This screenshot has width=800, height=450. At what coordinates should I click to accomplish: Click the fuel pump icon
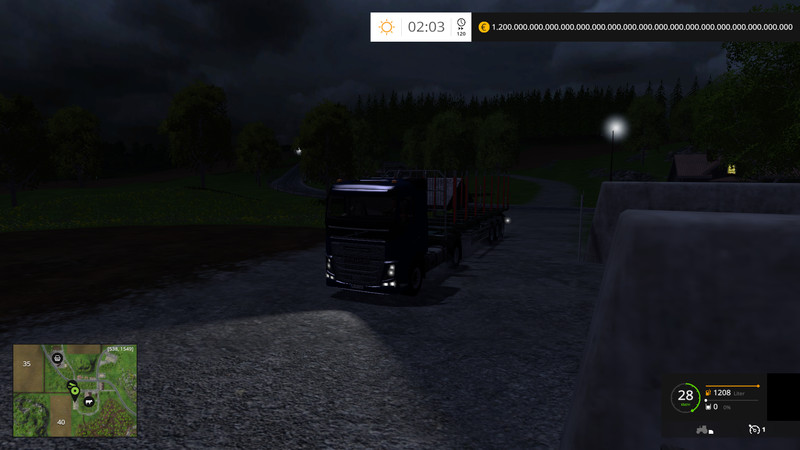(x=708, y=393)
